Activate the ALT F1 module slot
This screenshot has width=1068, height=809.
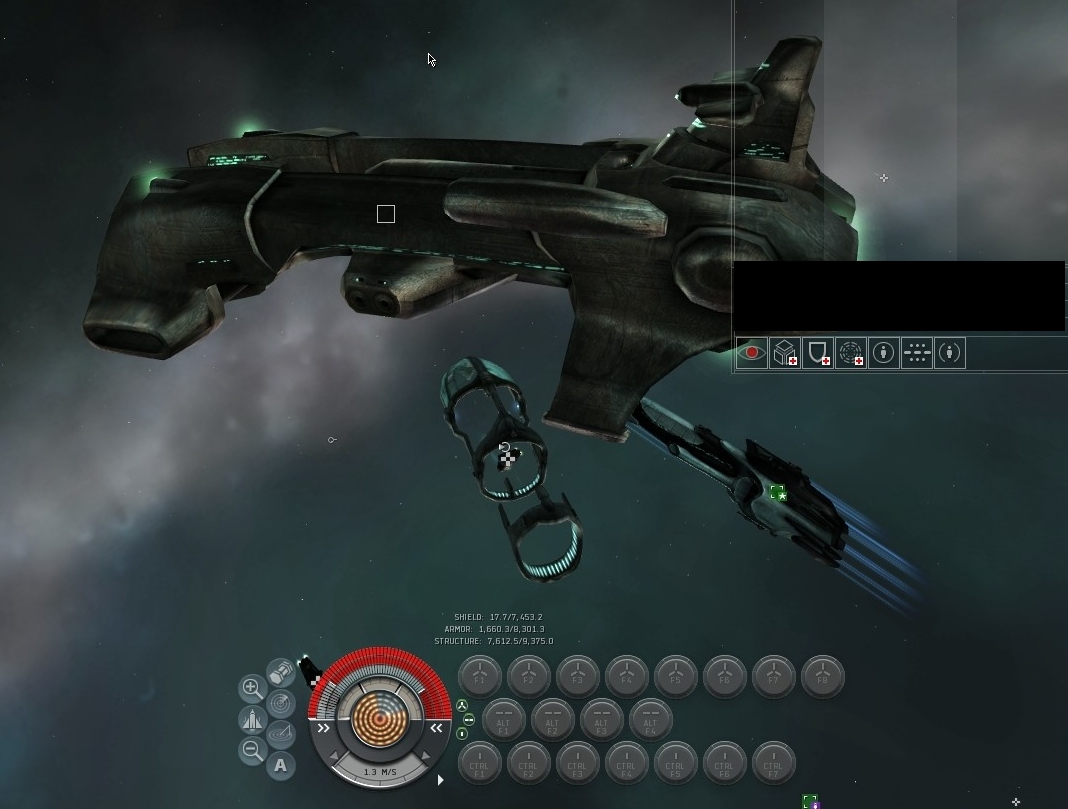pos(503,720)
